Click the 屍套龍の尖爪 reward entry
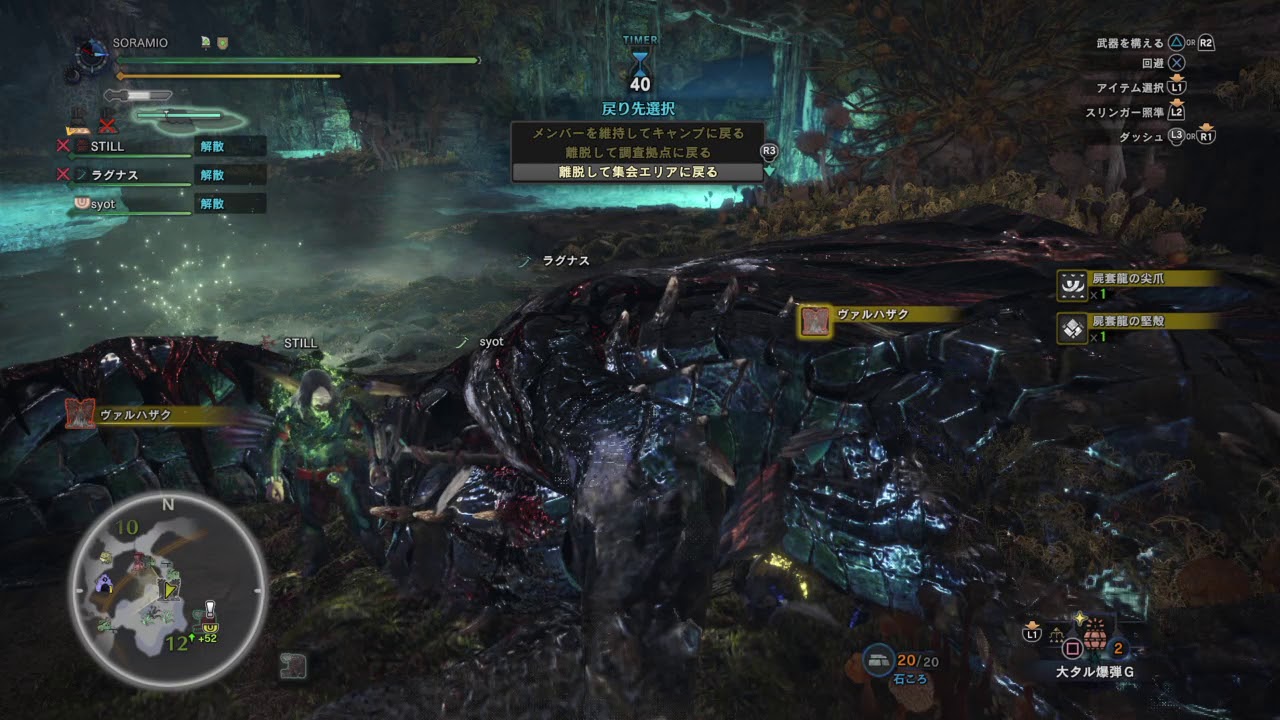Image resolution: width=1280 pixels, height=720 pixels. pos(1138,286)
